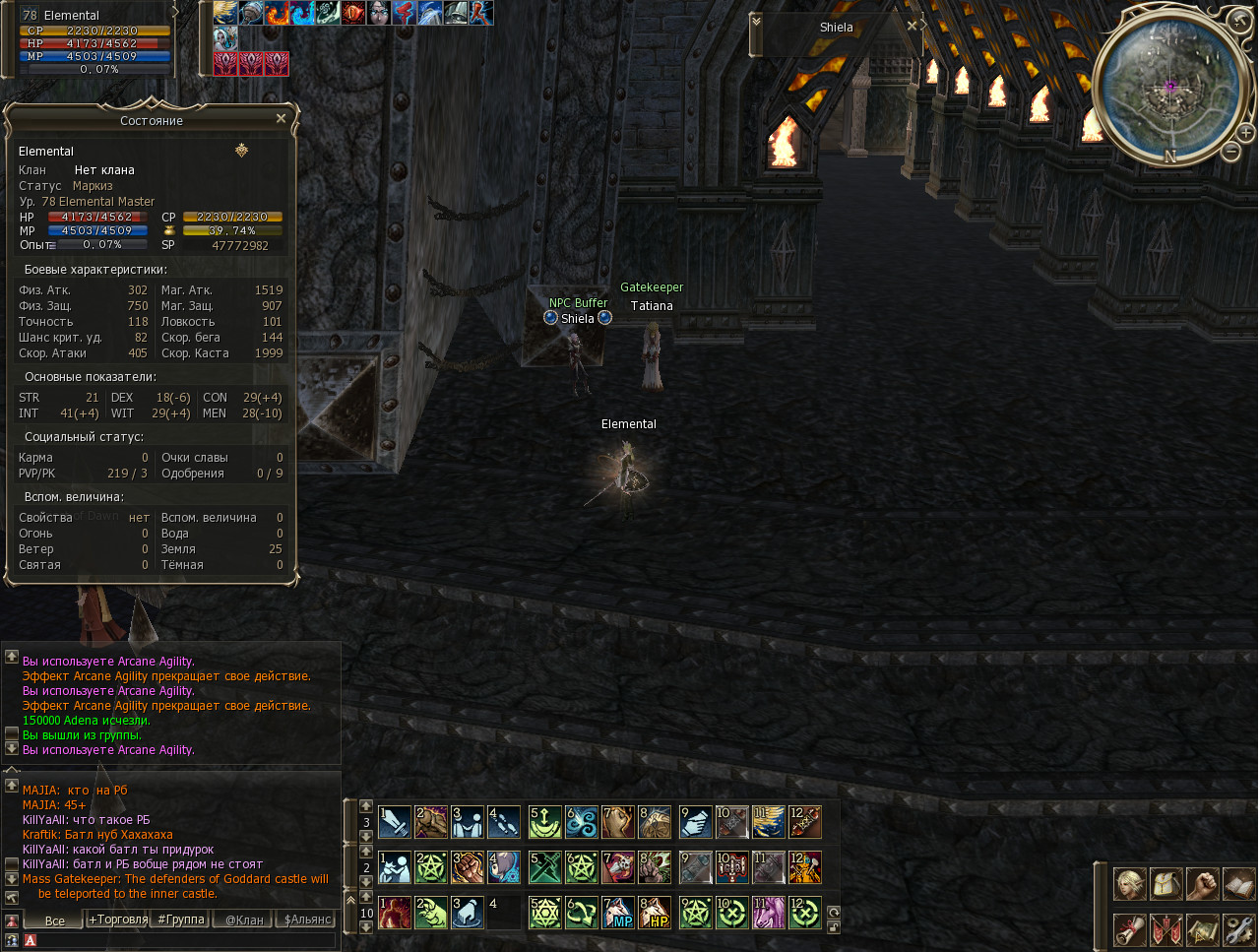Image resolution: width=1260 pixels, height=952 pixels.
Task: Open system settings wrench and gears icon
Action: click(1238, 929)
